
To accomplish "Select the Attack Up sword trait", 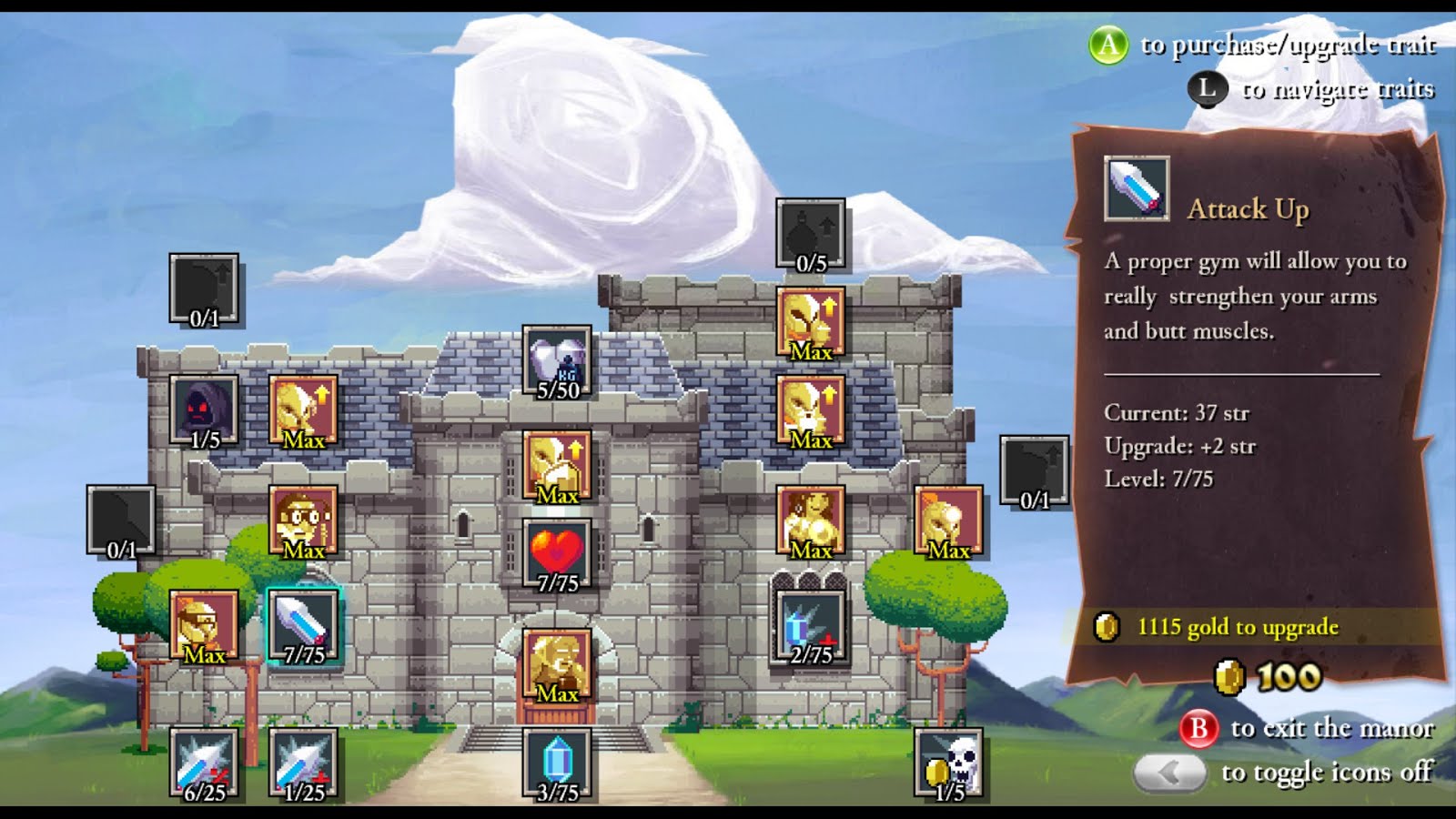I will (303, 625).
